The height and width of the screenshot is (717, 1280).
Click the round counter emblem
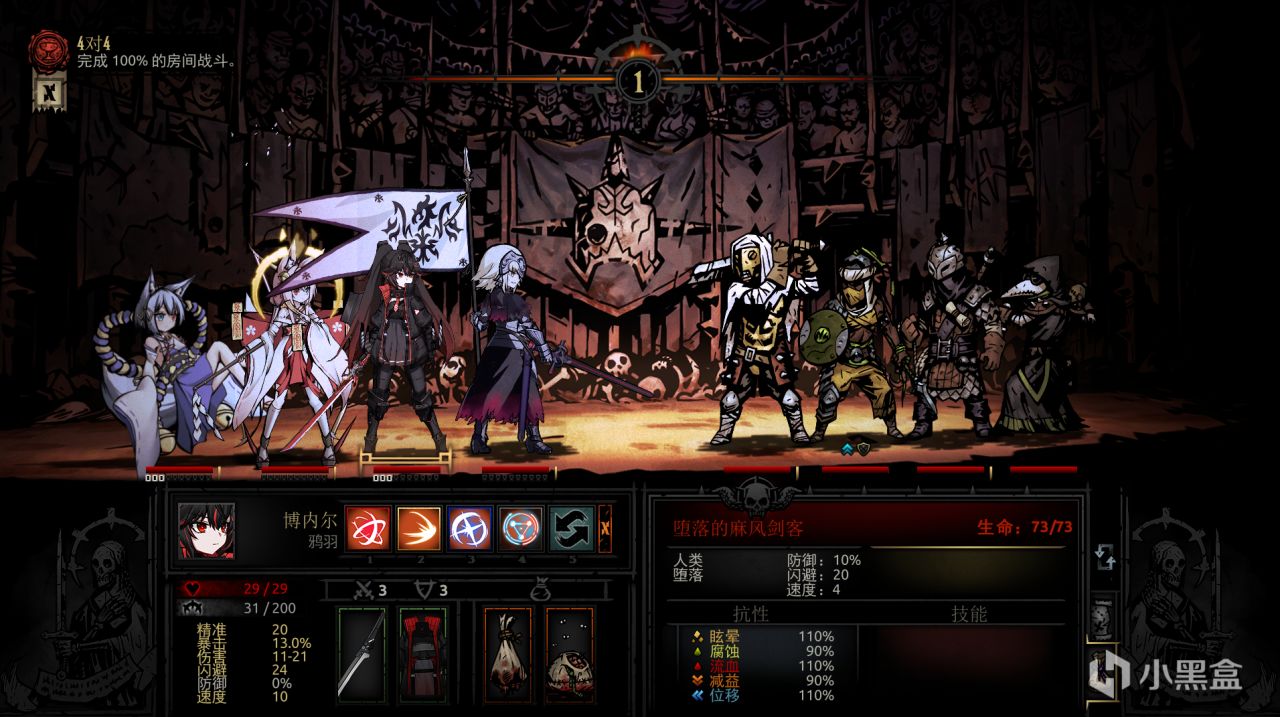tap(637, 81)
